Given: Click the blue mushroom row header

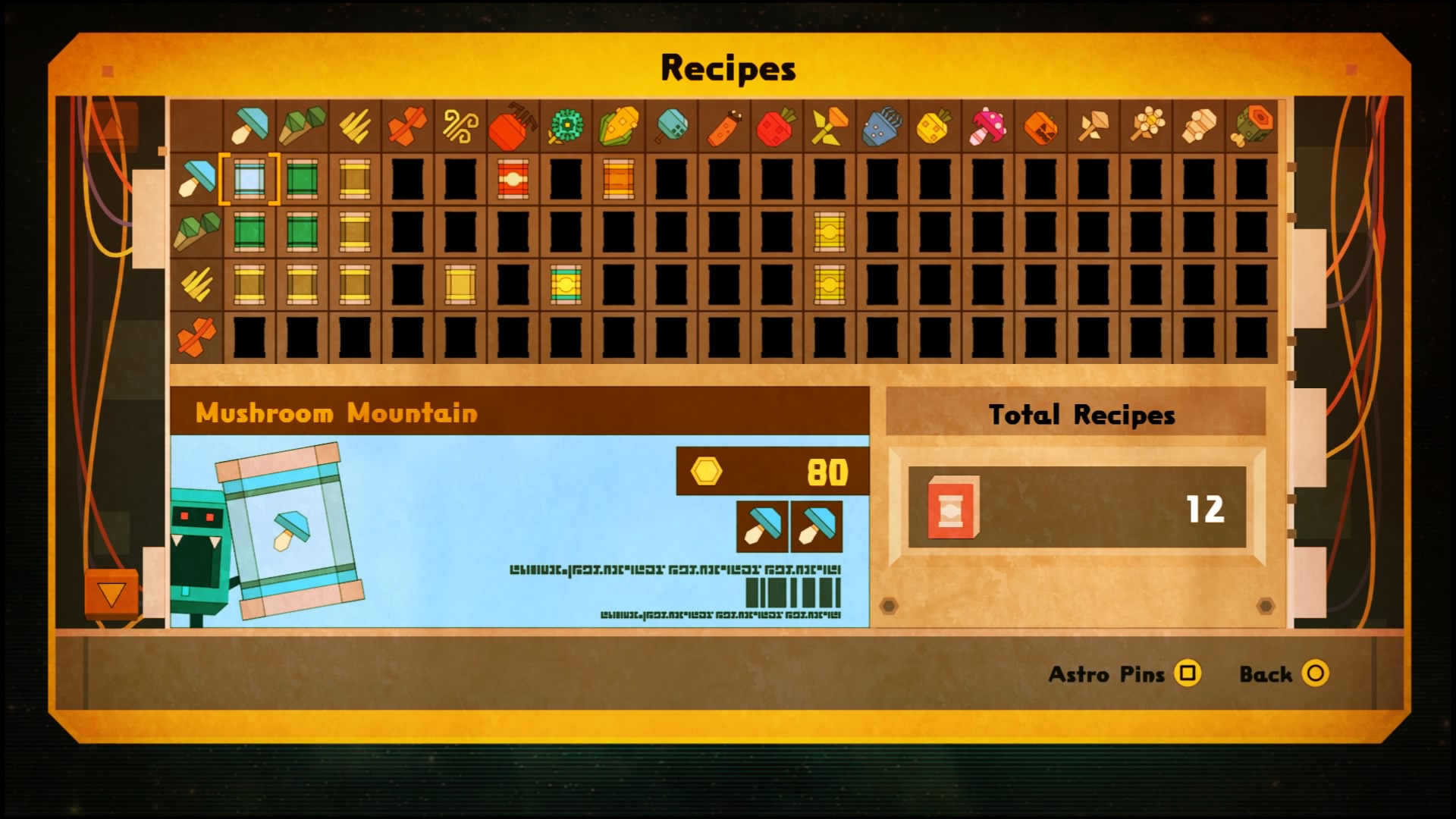Looking at the screenshot, I should 196,180.
